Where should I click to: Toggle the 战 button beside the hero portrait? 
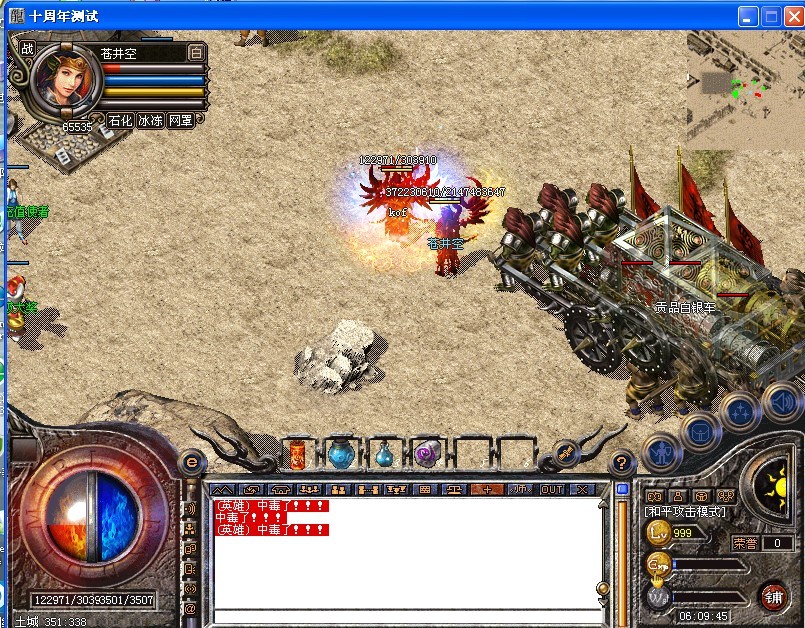(28, 47)
